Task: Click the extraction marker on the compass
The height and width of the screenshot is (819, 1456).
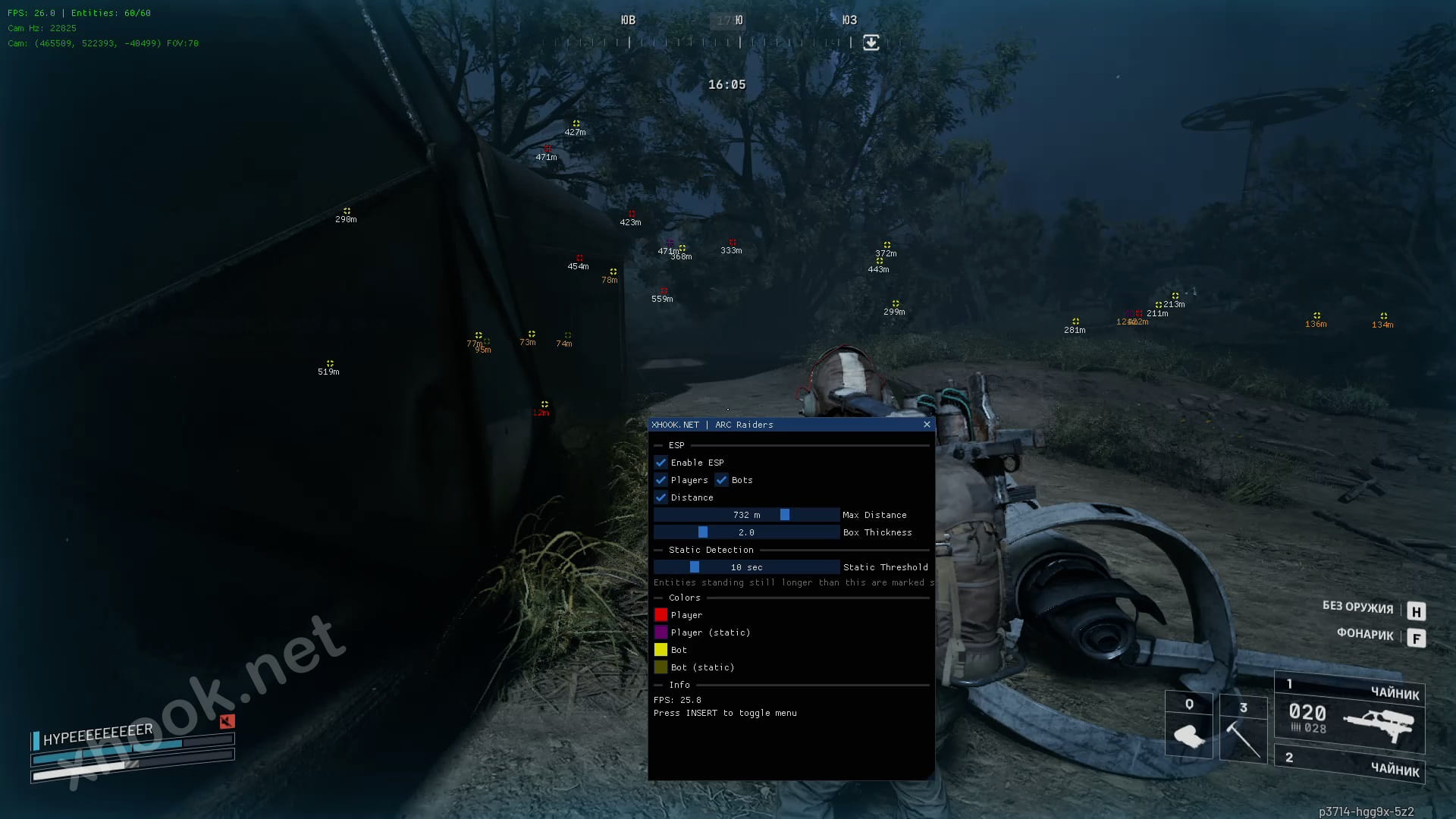Action: pos(871,42)
